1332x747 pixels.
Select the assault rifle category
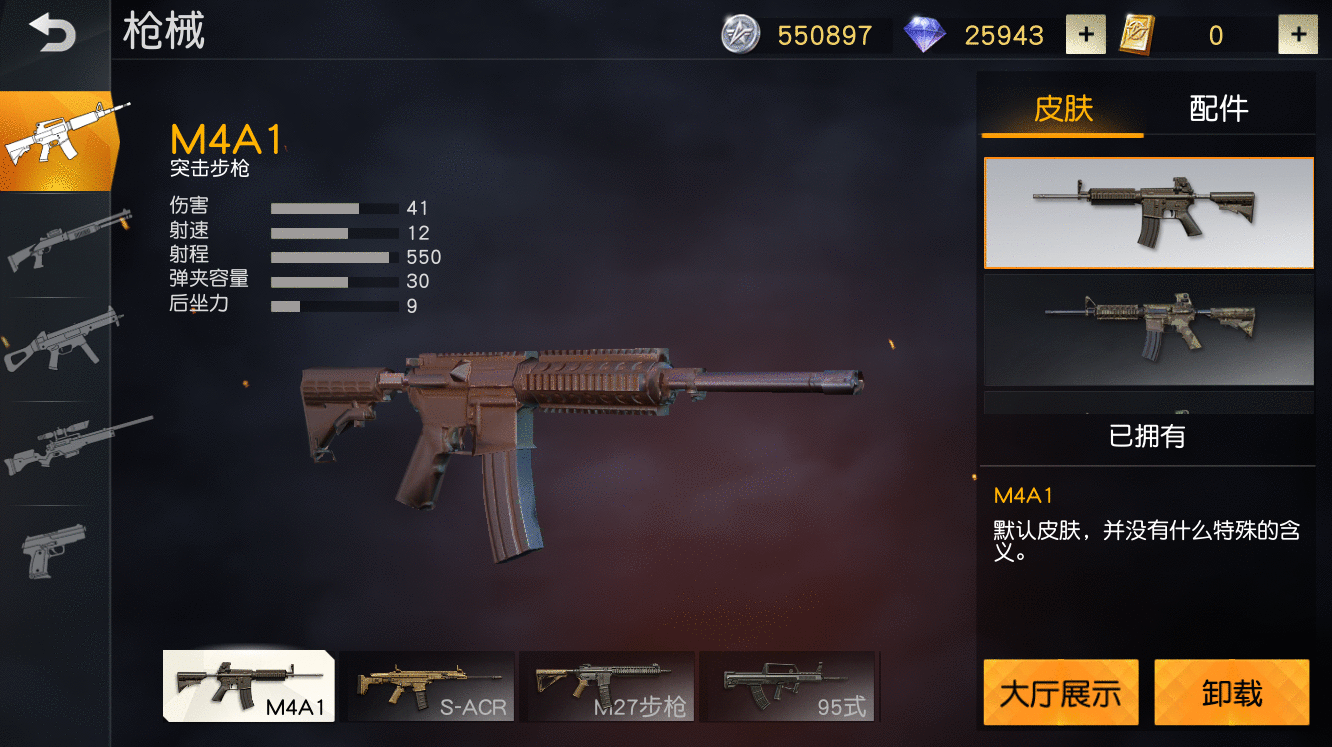(62, 140)
